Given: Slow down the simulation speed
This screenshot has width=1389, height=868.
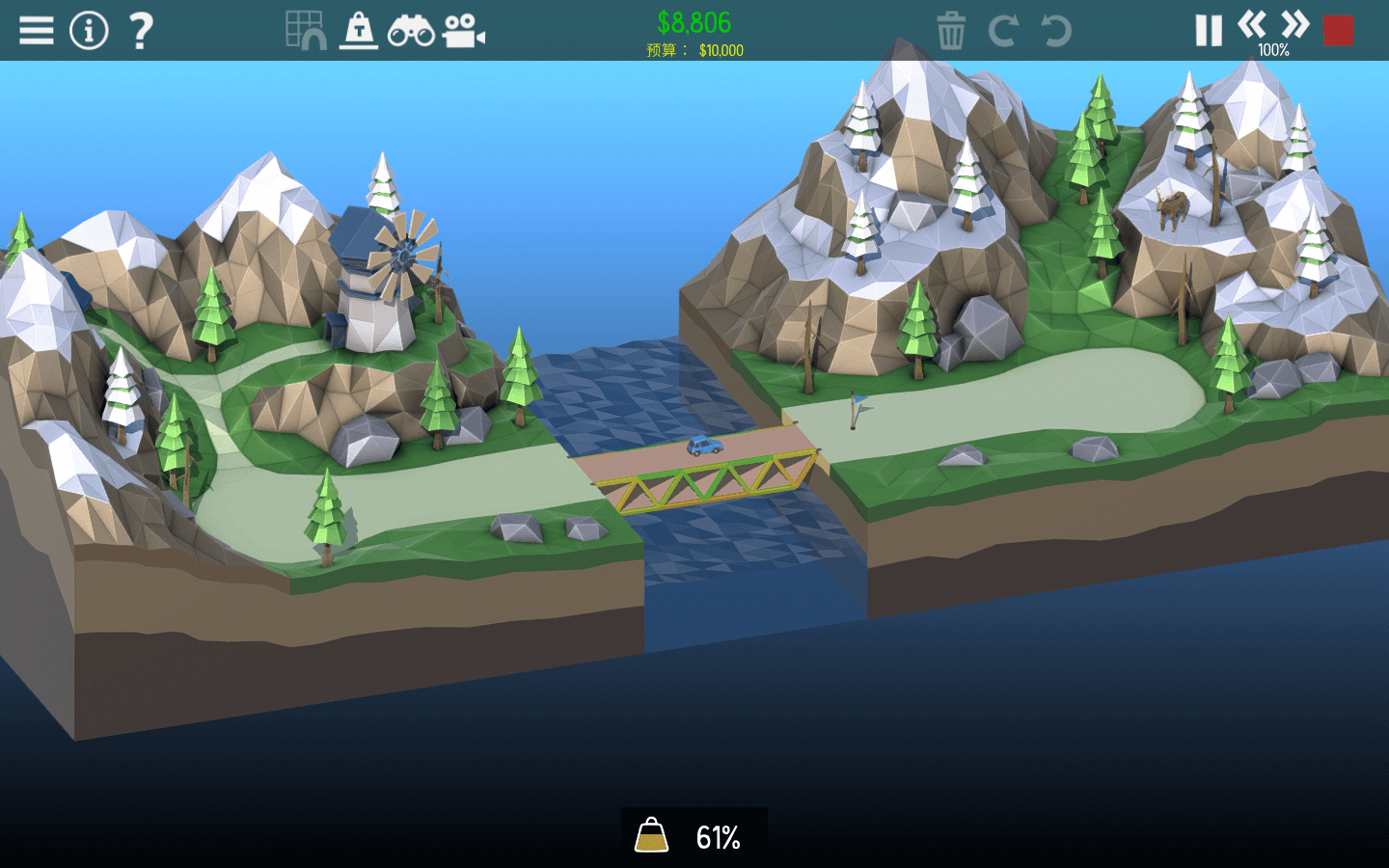Looking at the screenshot, I should point(1254,27).
